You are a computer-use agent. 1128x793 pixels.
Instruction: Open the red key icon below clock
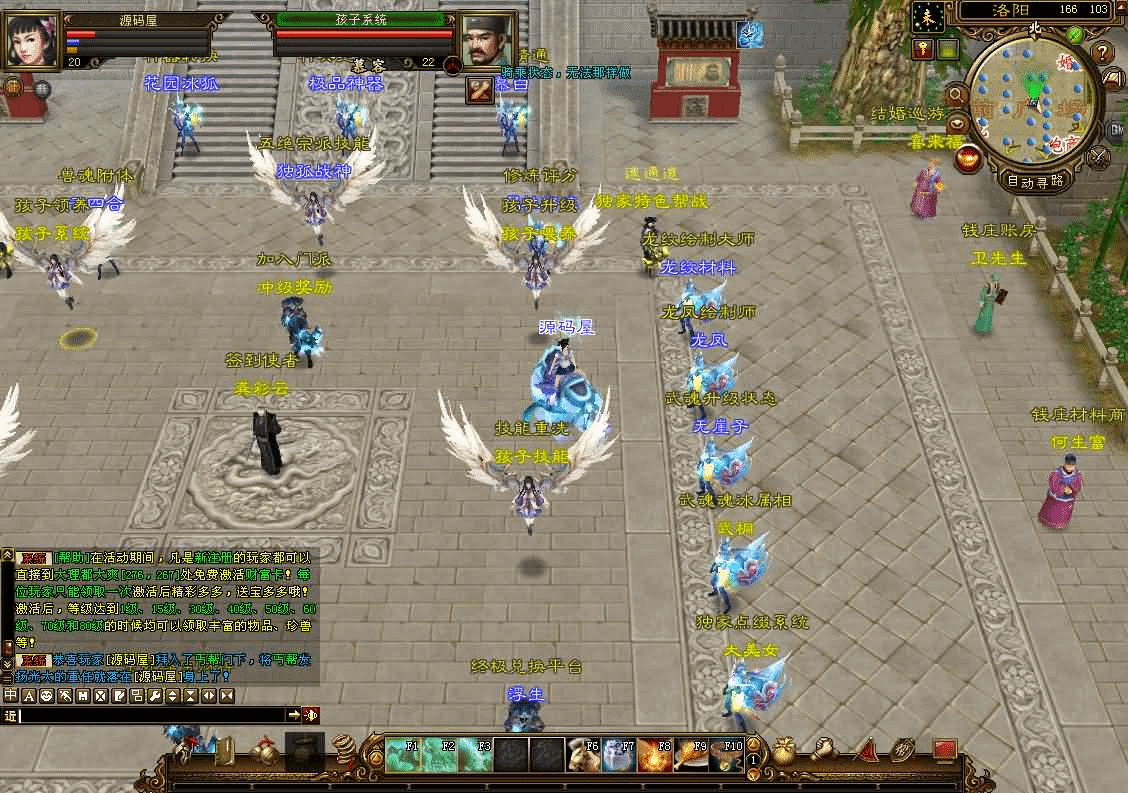[x=922, y=48]
